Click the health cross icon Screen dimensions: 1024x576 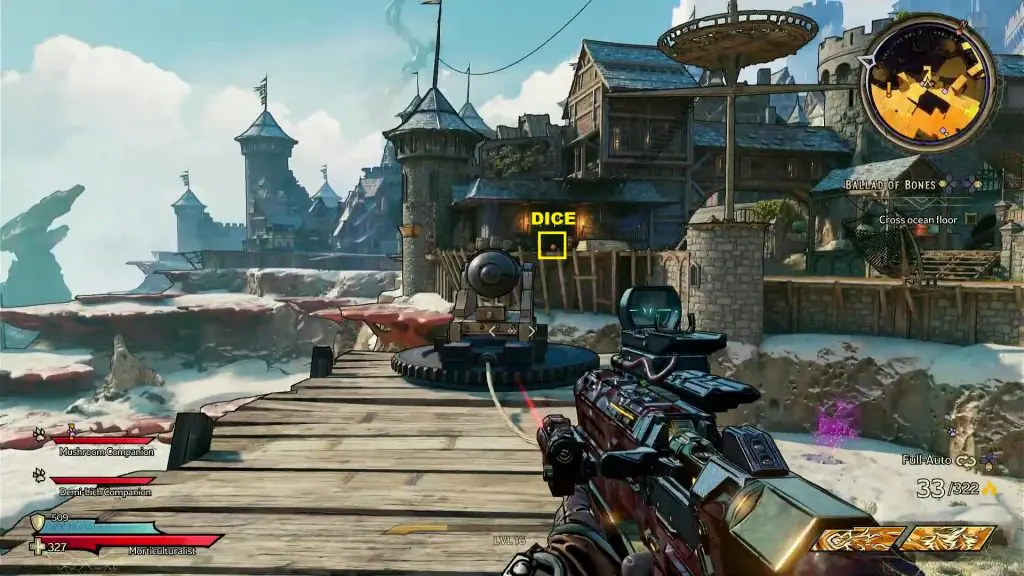tap(38, 546)
